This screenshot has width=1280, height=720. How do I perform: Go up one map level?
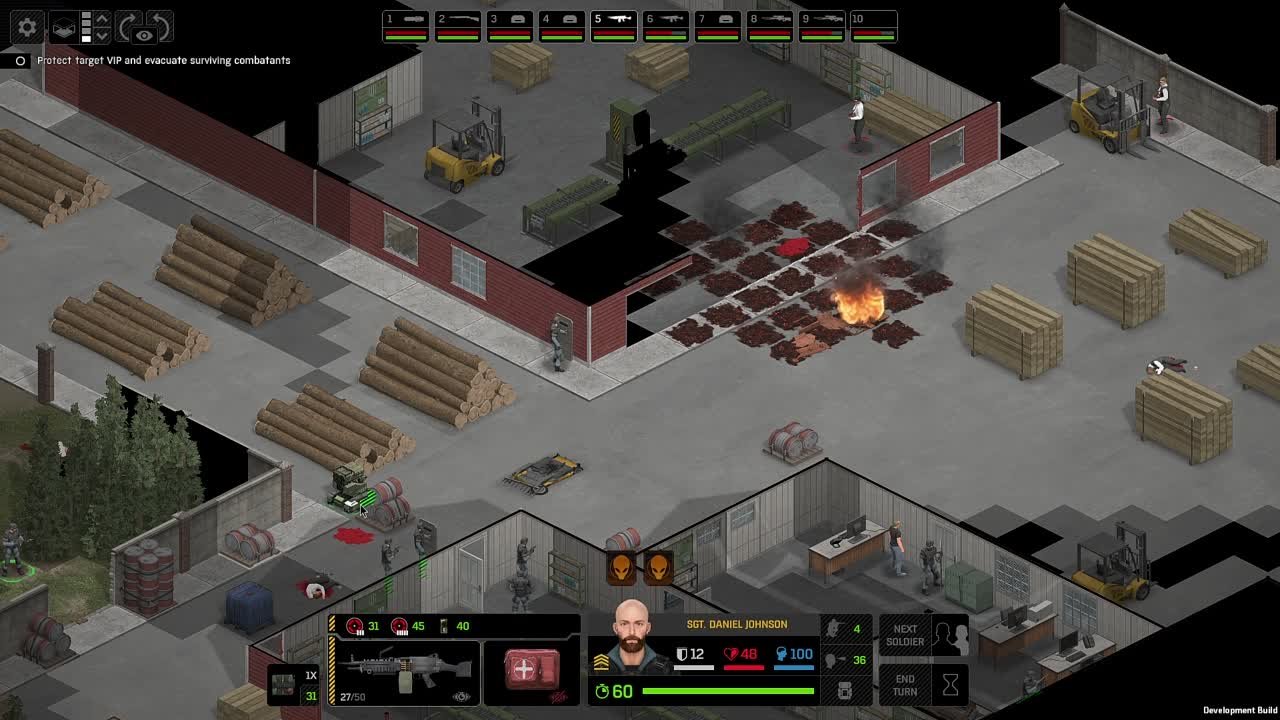(101, 18)
